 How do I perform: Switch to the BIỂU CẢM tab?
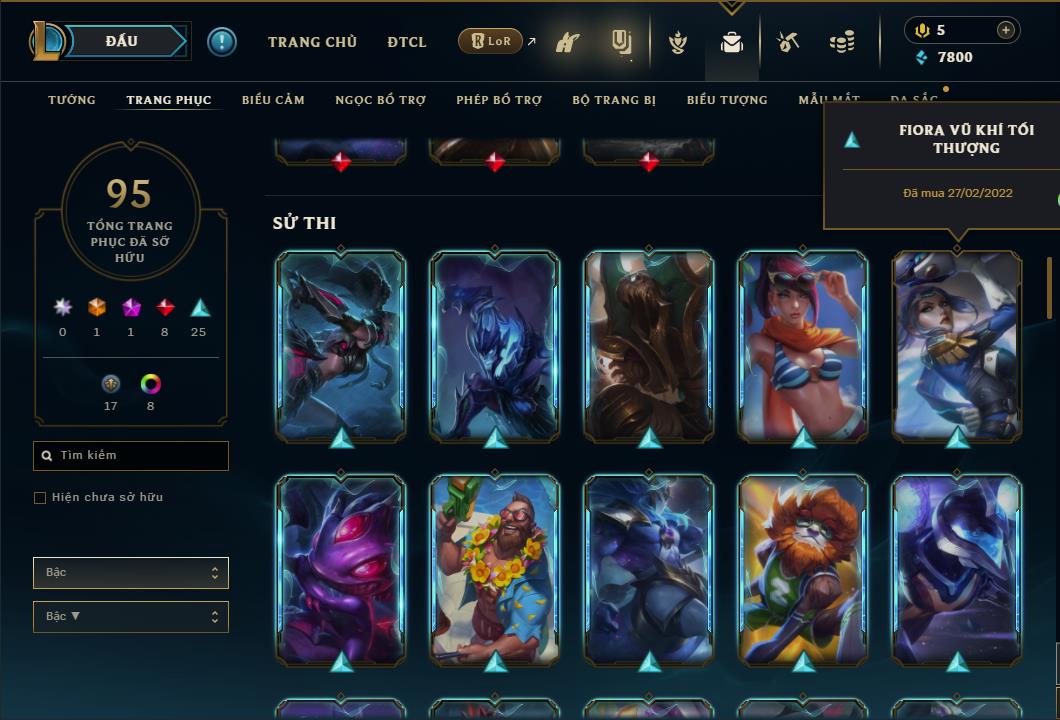(x=273, y=100)
